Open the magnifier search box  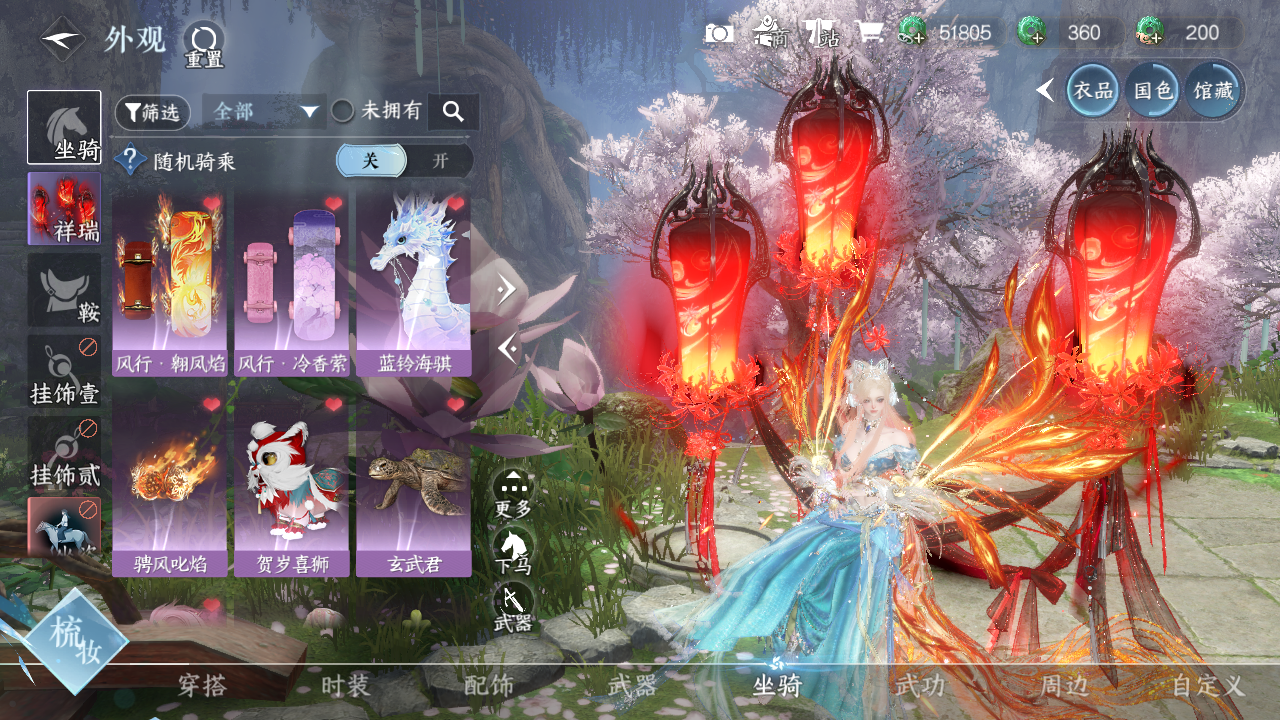[453, 112]
